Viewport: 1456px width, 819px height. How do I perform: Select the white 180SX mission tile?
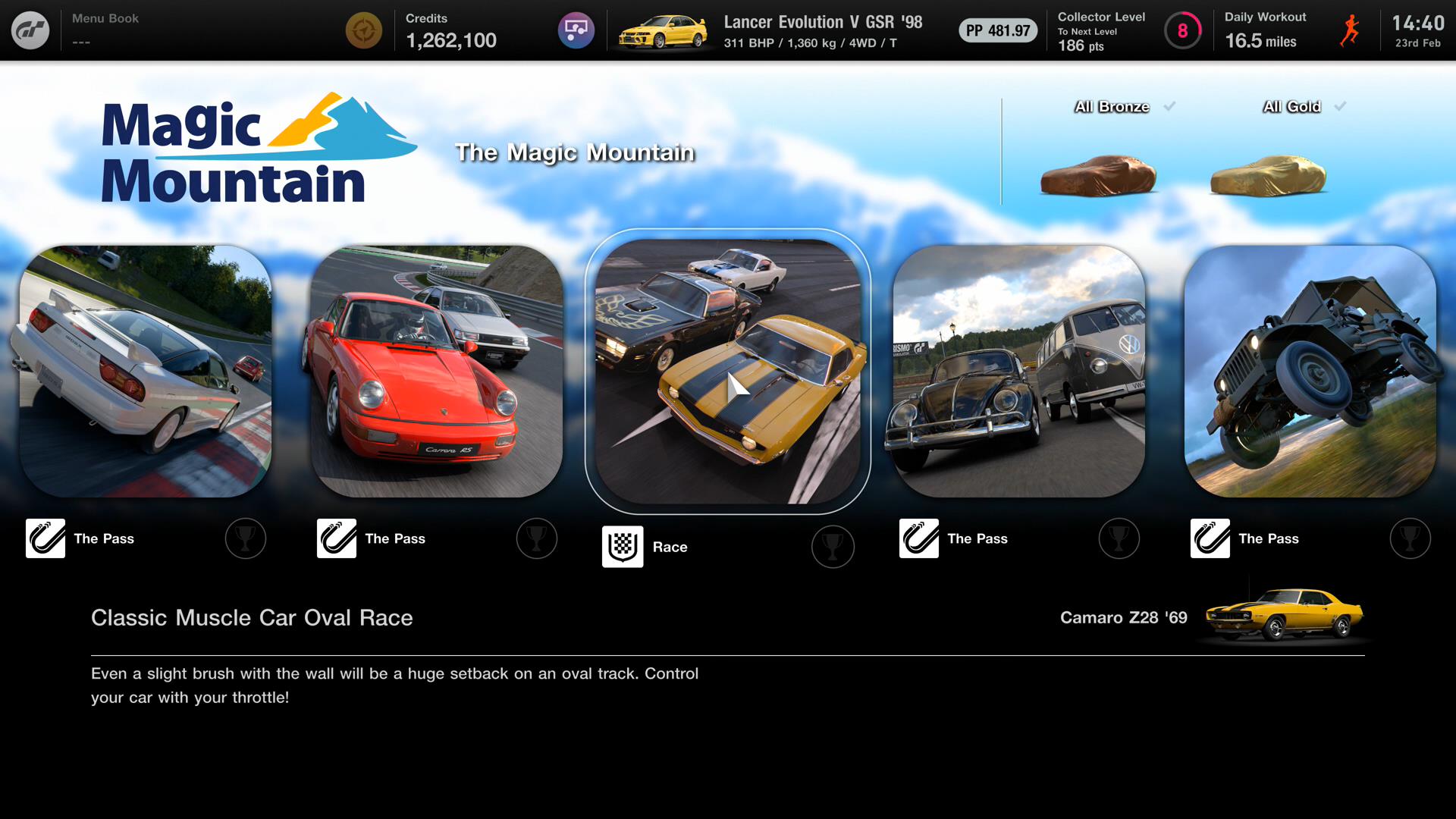pyautogui.click(x=146, y=371)
